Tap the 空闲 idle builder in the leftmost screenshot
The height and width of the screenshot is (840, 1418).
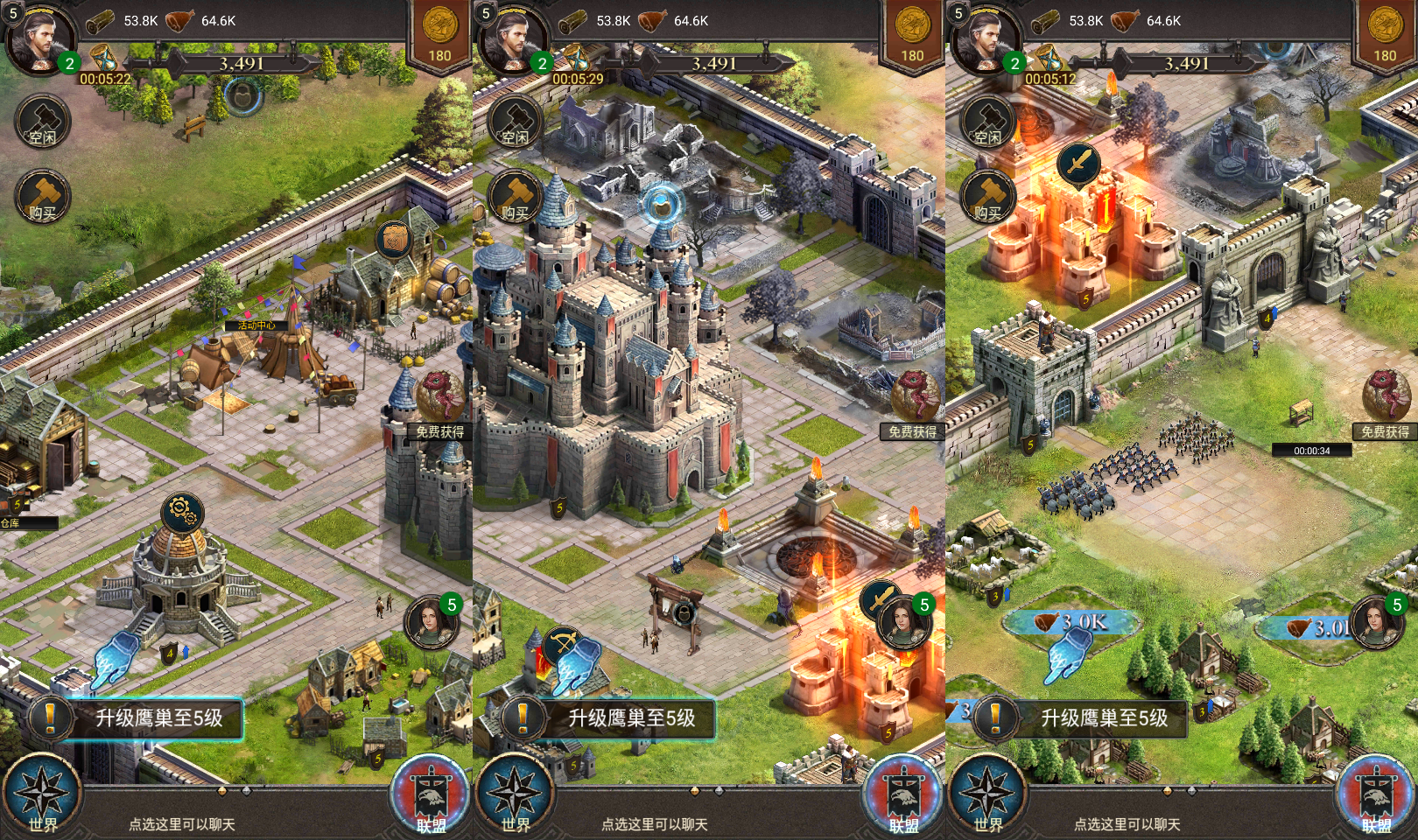42,122
